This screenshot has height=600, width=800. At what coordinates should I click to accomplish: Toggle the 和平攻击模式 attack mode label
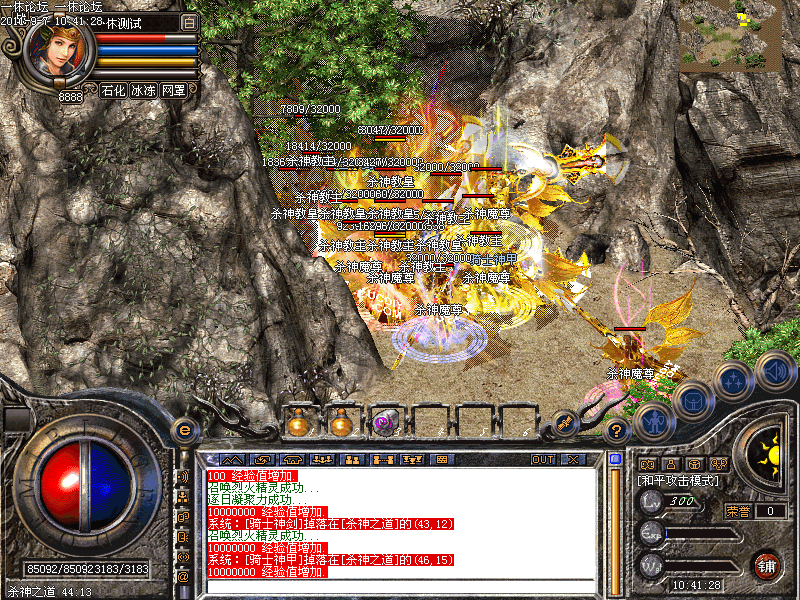click(x=680, y=480)
